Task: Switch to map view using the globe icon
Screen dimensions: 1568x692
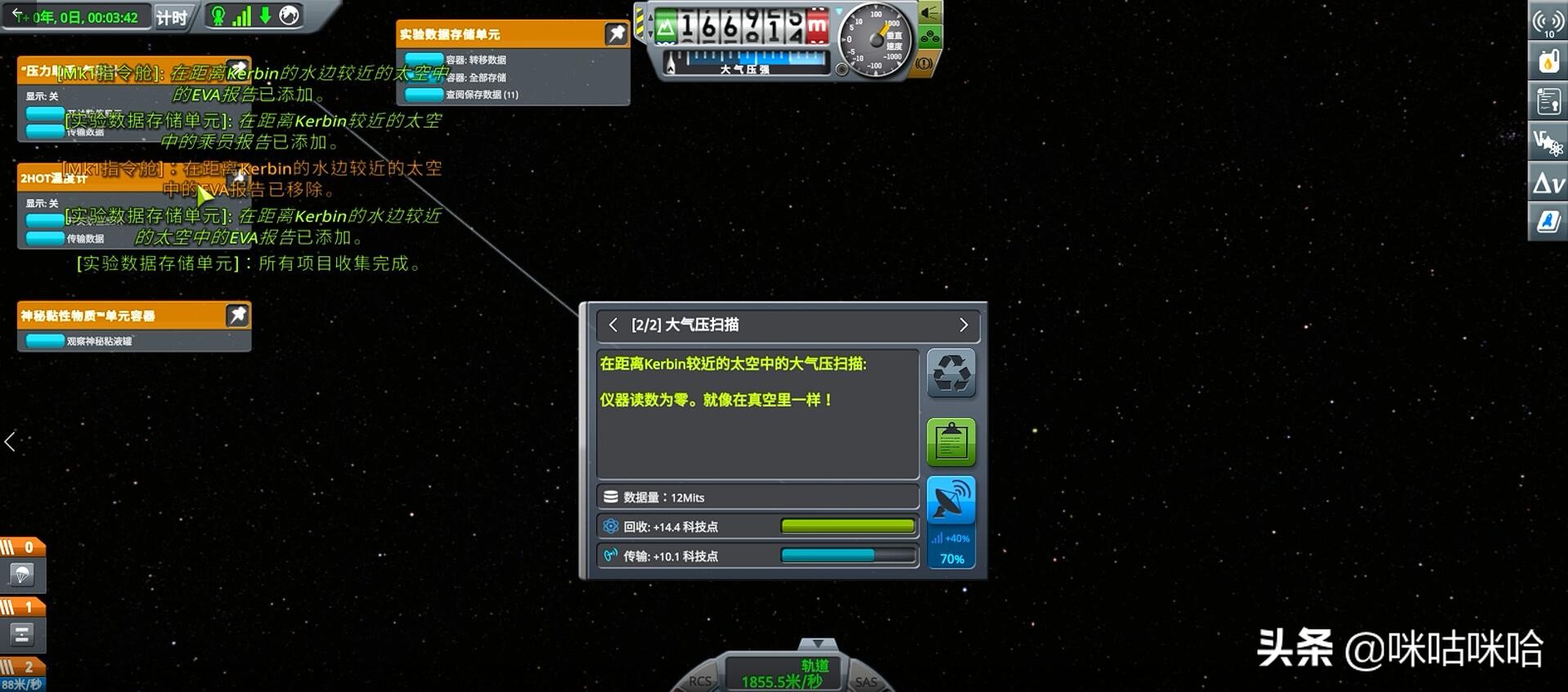Action: tap(288, 15)
